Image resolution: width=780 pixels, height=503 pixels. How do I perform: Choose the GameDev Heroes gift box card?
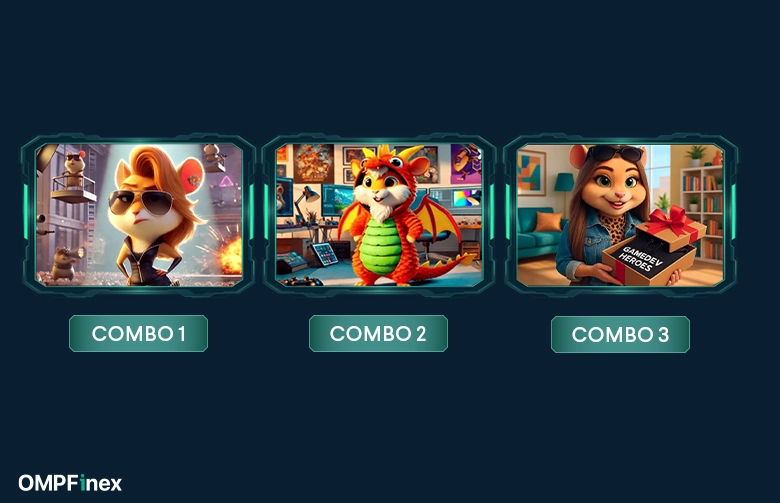pyautogui.click(x=620, y=215)
